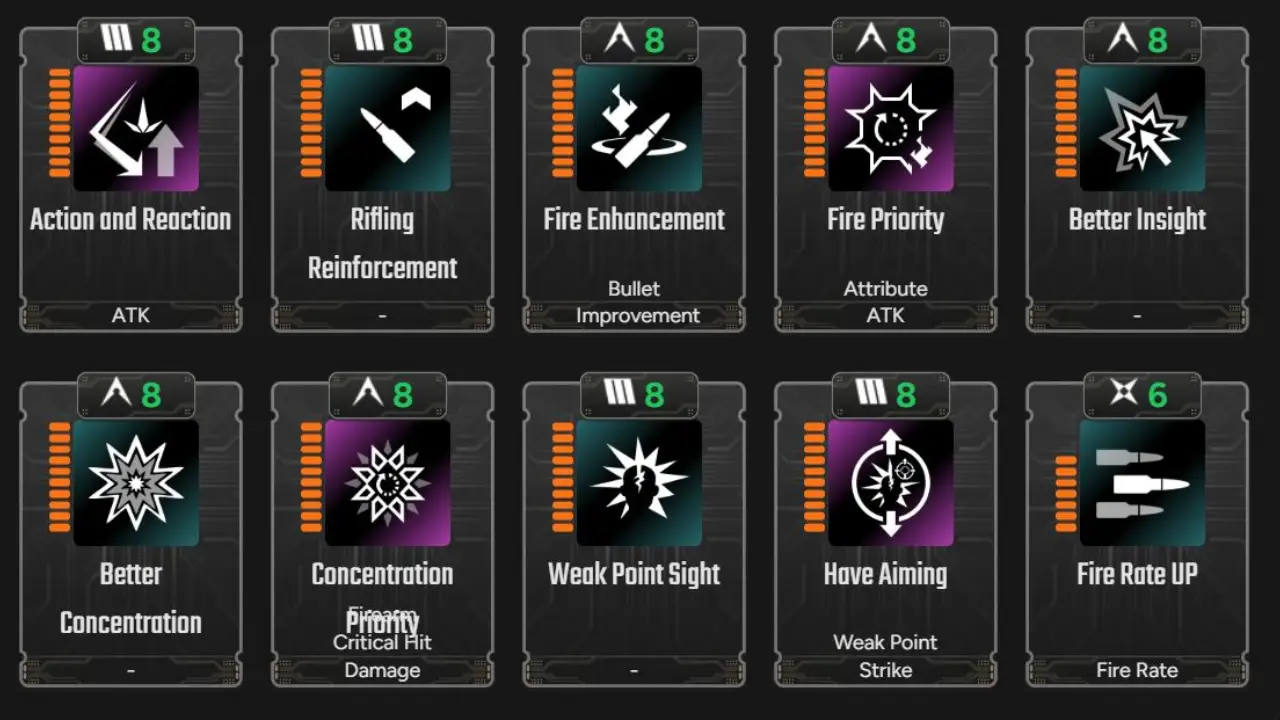Select the Weak Point Sight card
Screen dimensions: 1280x720
pyautogui.click(x=634, y=530)
